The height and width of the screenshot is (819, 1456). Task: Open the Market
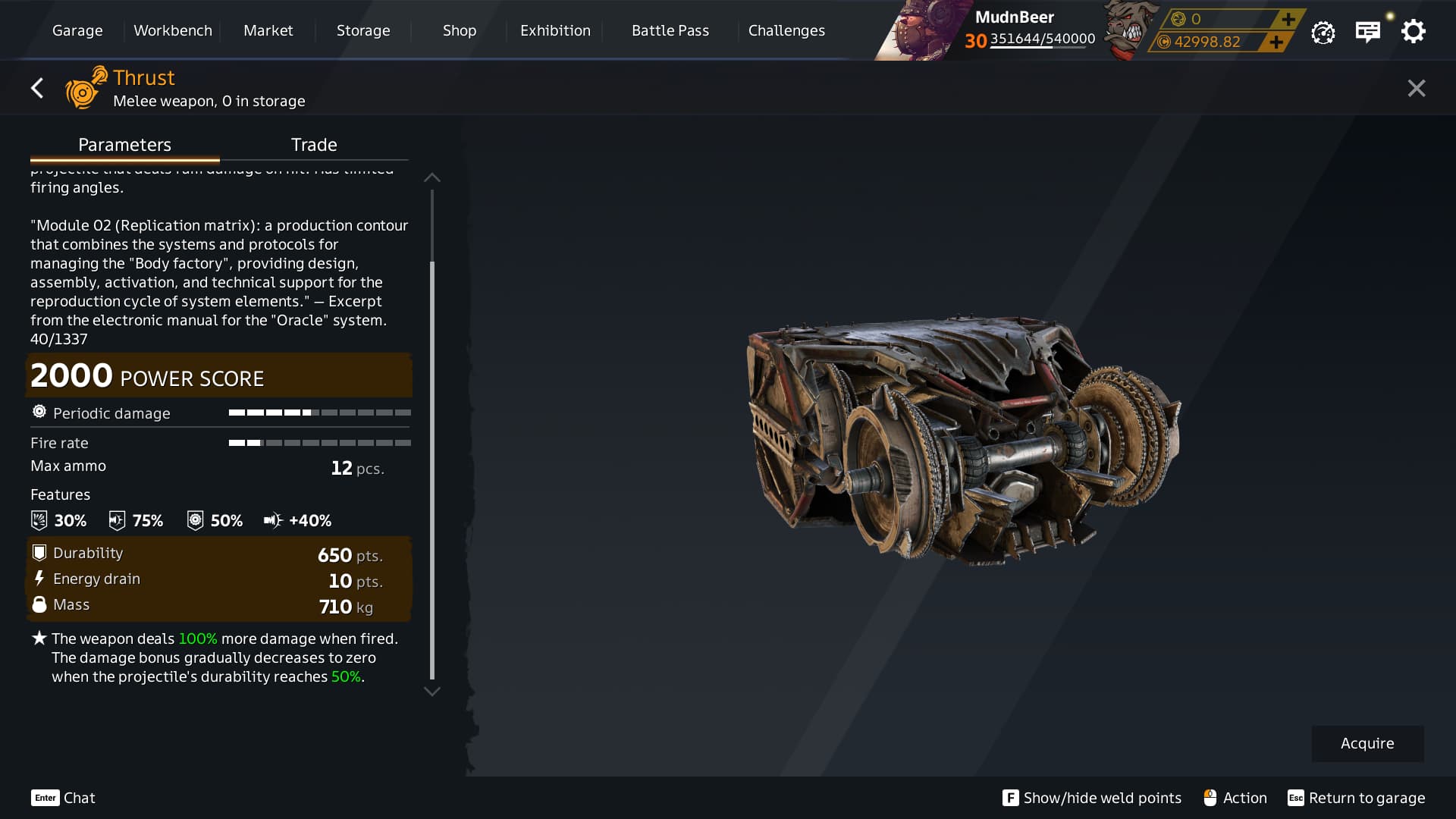point(268,30)
